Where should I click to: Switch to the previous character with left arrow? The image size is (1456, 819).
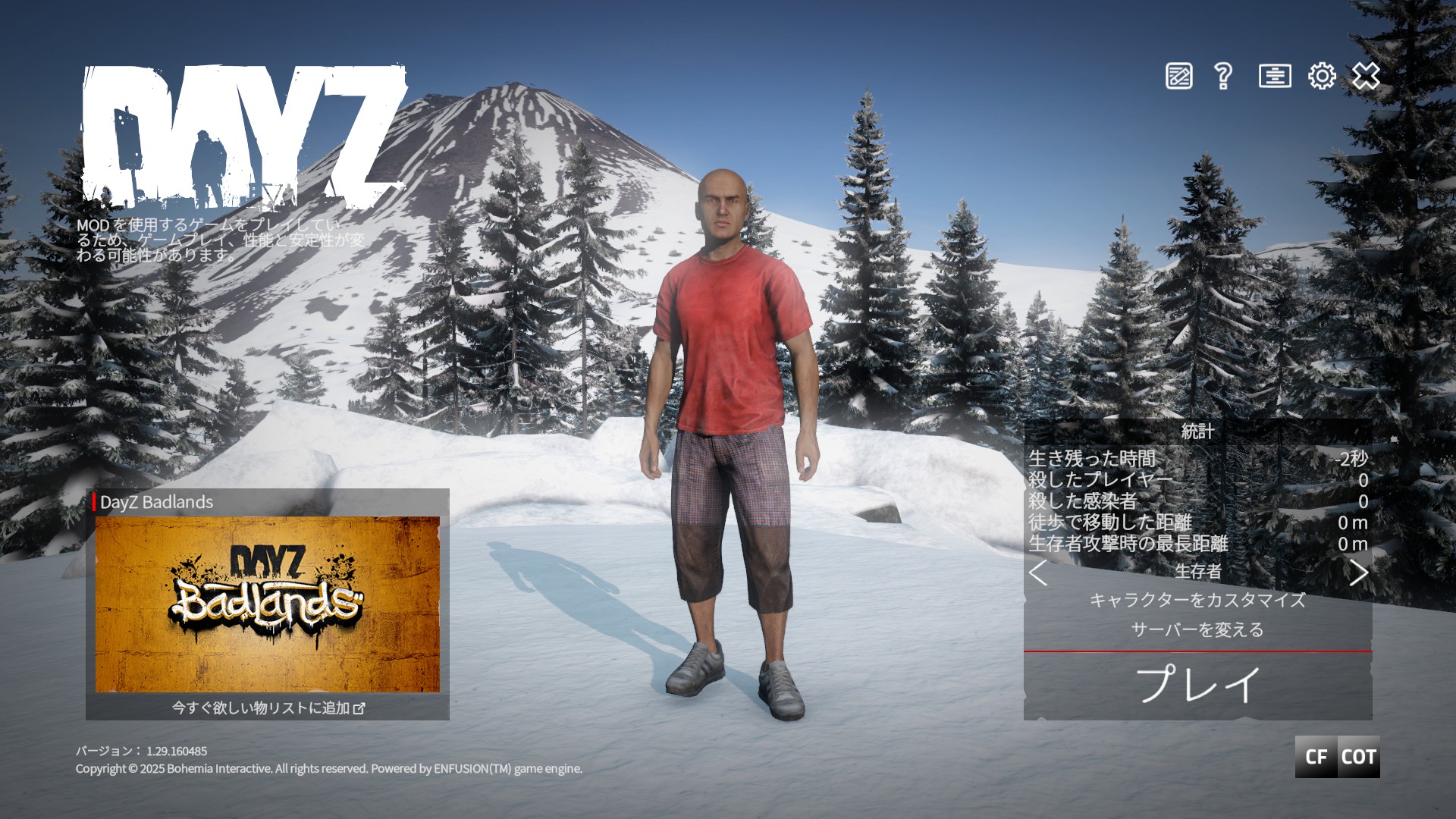coord(1038,573)
